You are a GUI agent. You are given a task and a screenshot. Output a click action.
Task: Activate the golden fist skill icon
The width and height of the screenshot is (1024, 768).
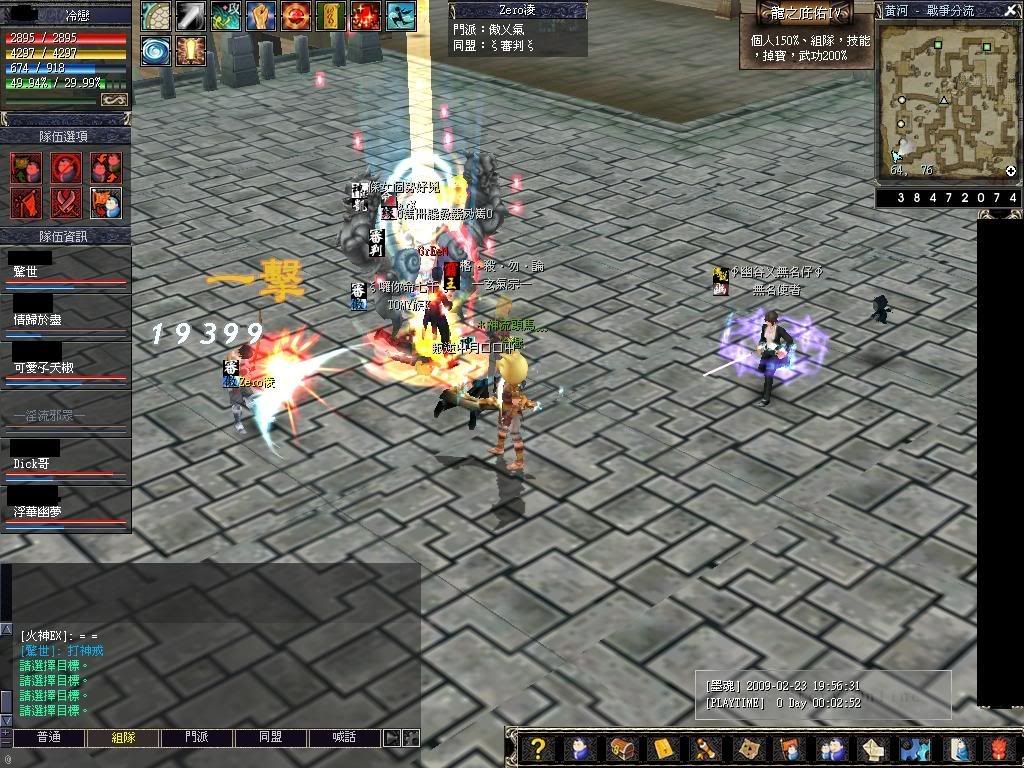pos(260,15)
